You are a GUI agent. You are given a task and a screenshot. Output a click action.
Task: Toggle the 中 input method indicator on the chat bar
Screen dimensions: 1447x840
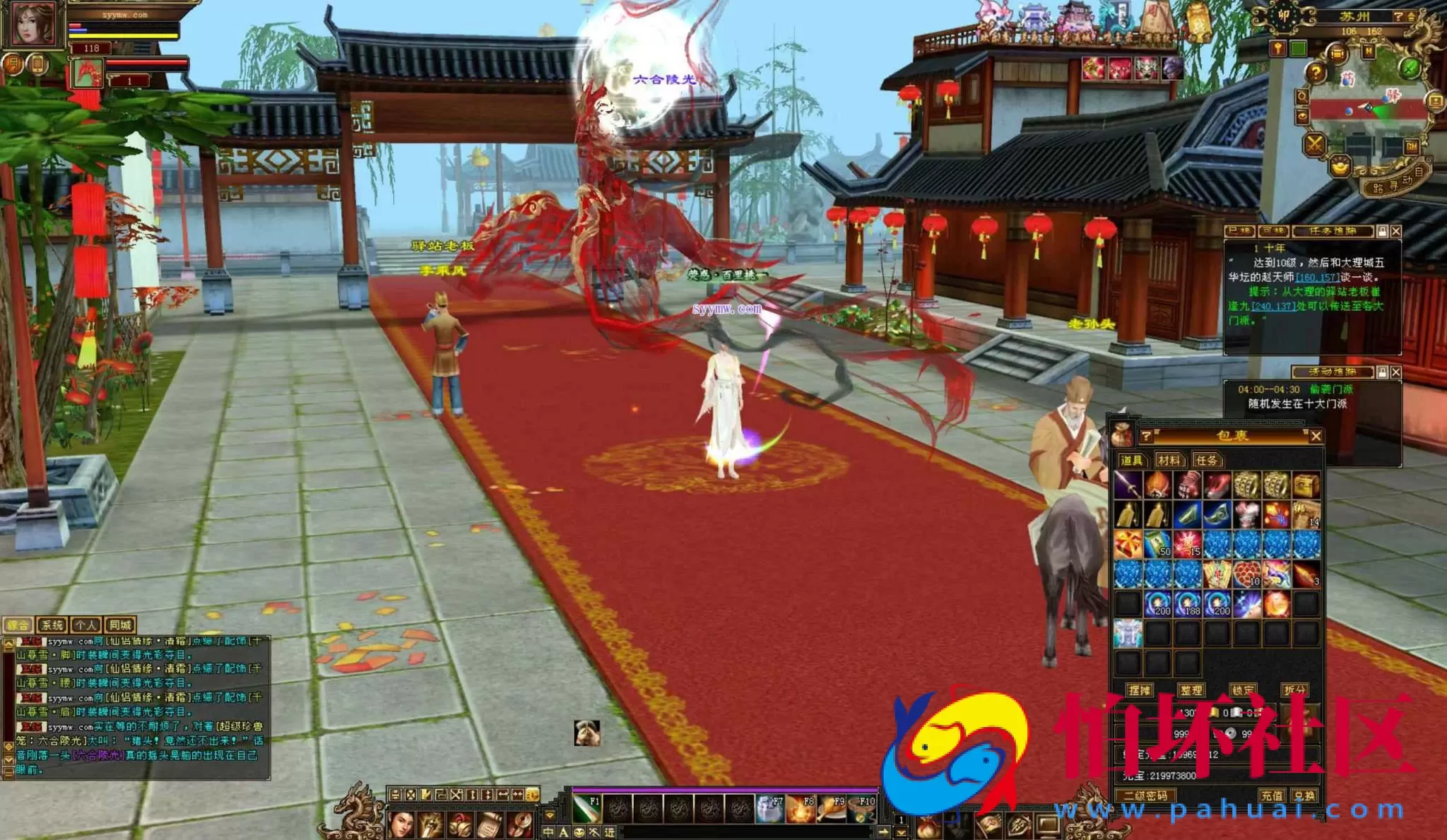coord(548,834)
